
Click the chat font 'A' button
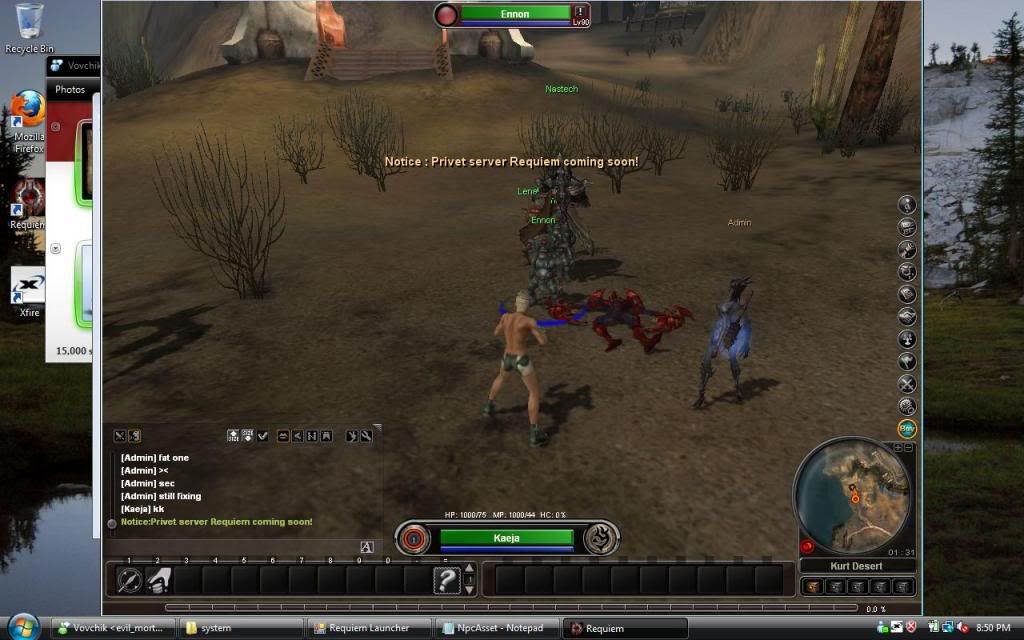[367, 547]
